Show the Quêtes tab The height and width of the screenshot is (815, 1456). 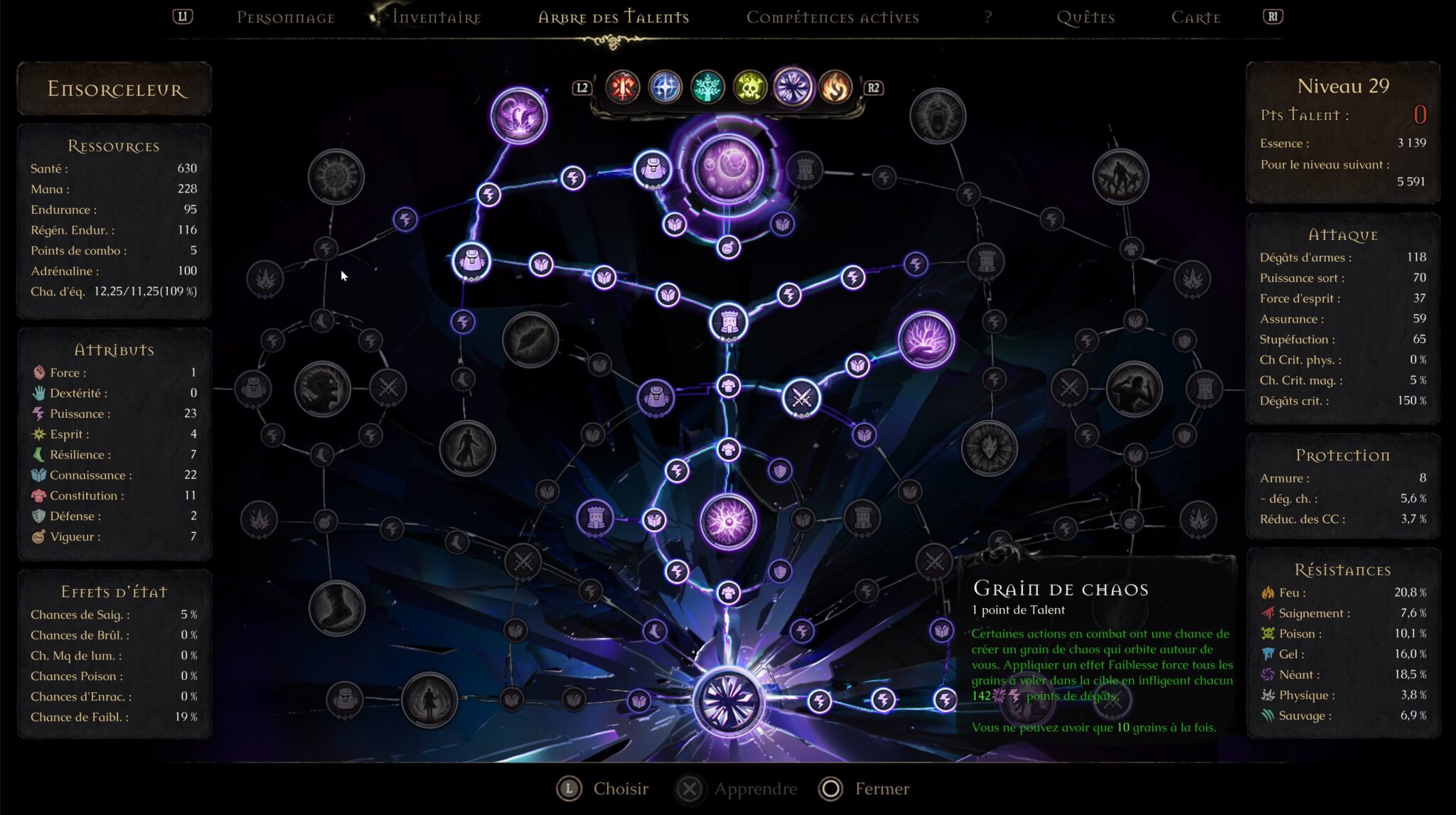(x=1085, y=18)
